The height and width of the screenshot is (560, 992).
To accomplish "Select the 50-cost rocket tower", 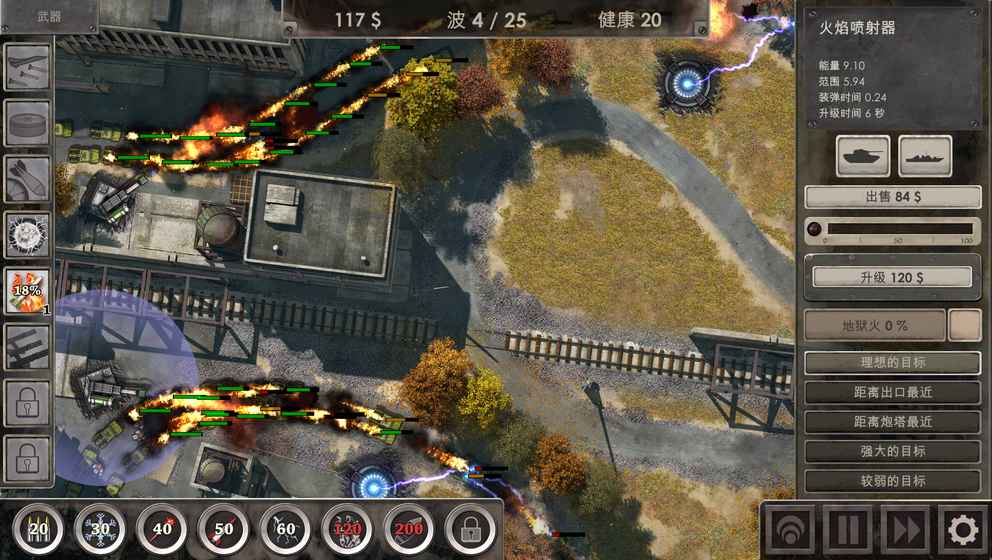I will click(223, 528).
